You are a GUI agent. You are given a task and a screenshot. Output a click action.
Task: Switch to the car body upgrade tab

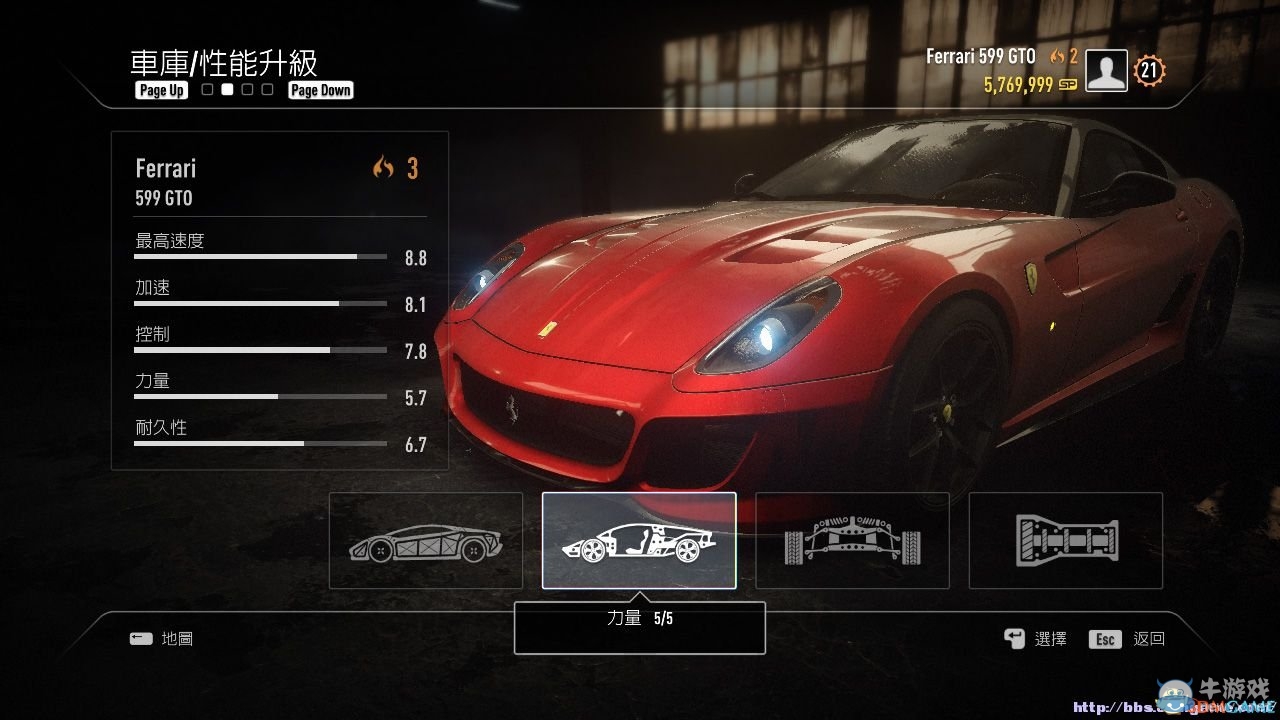pos(425,540)
